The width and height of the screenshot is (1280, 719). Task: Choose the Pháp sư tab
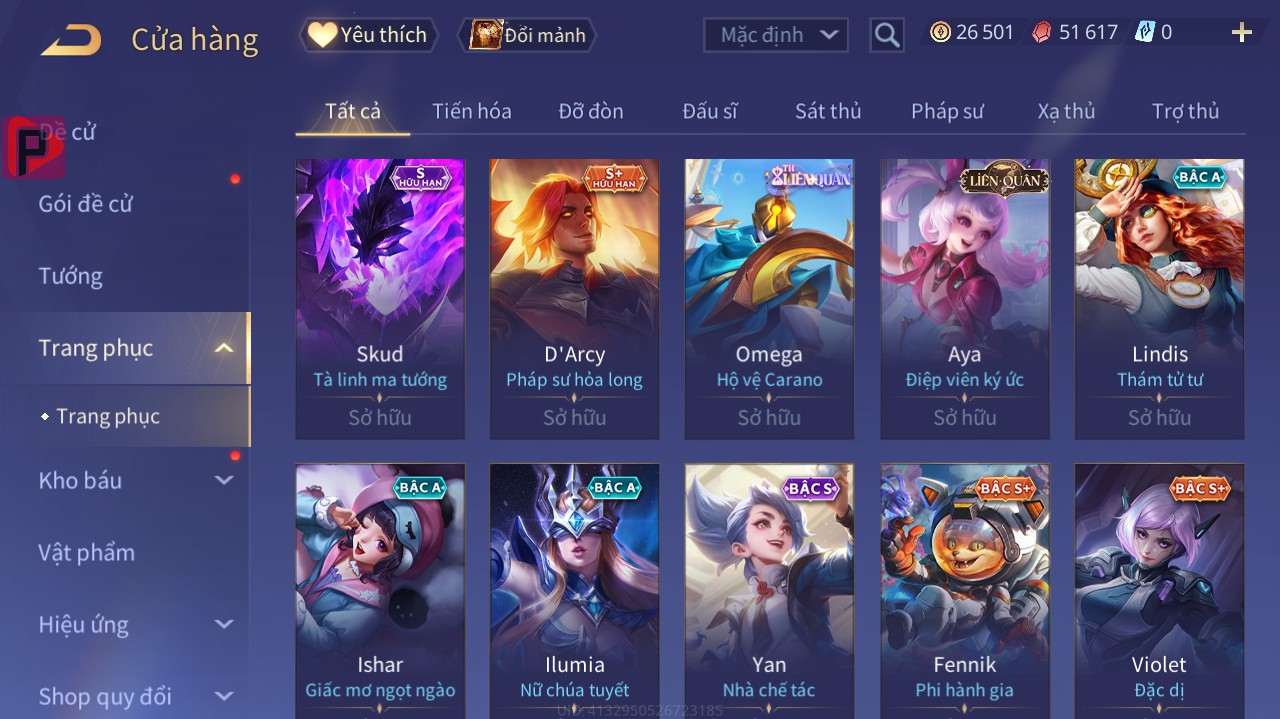click(947, 111)
